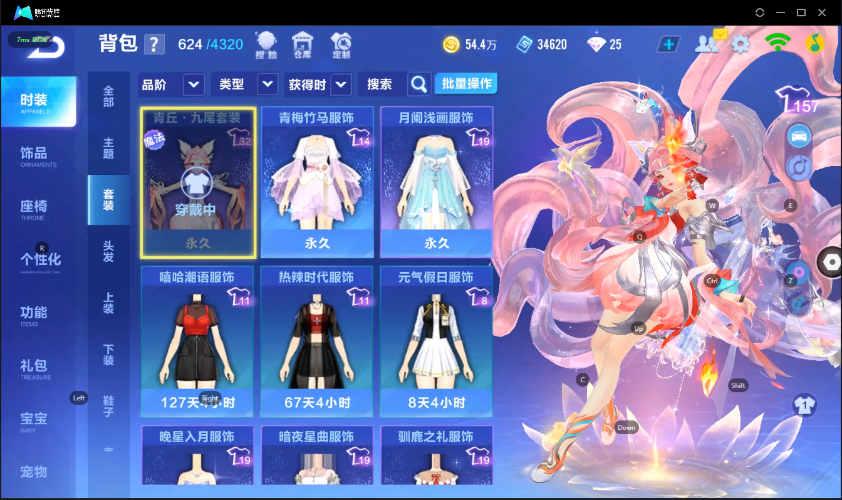Select the 青梅竹马服饰 outfit card
The height and width of the screenshot is (500, 842).
click(x=317, y=182)
